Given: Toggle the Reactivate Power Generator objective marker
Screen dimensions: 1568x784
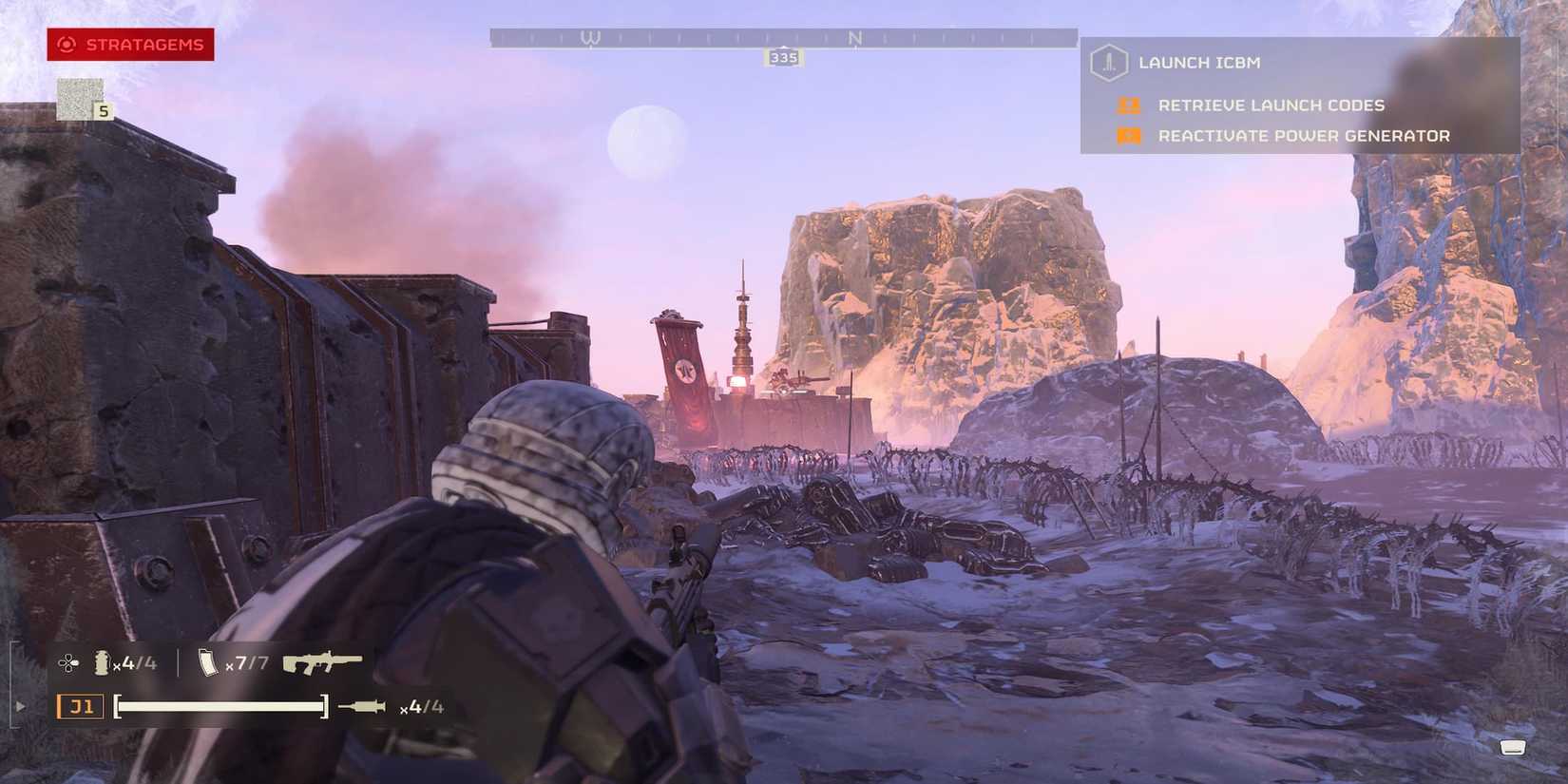Looking at the screenshot, I should tap(1128, 135).
